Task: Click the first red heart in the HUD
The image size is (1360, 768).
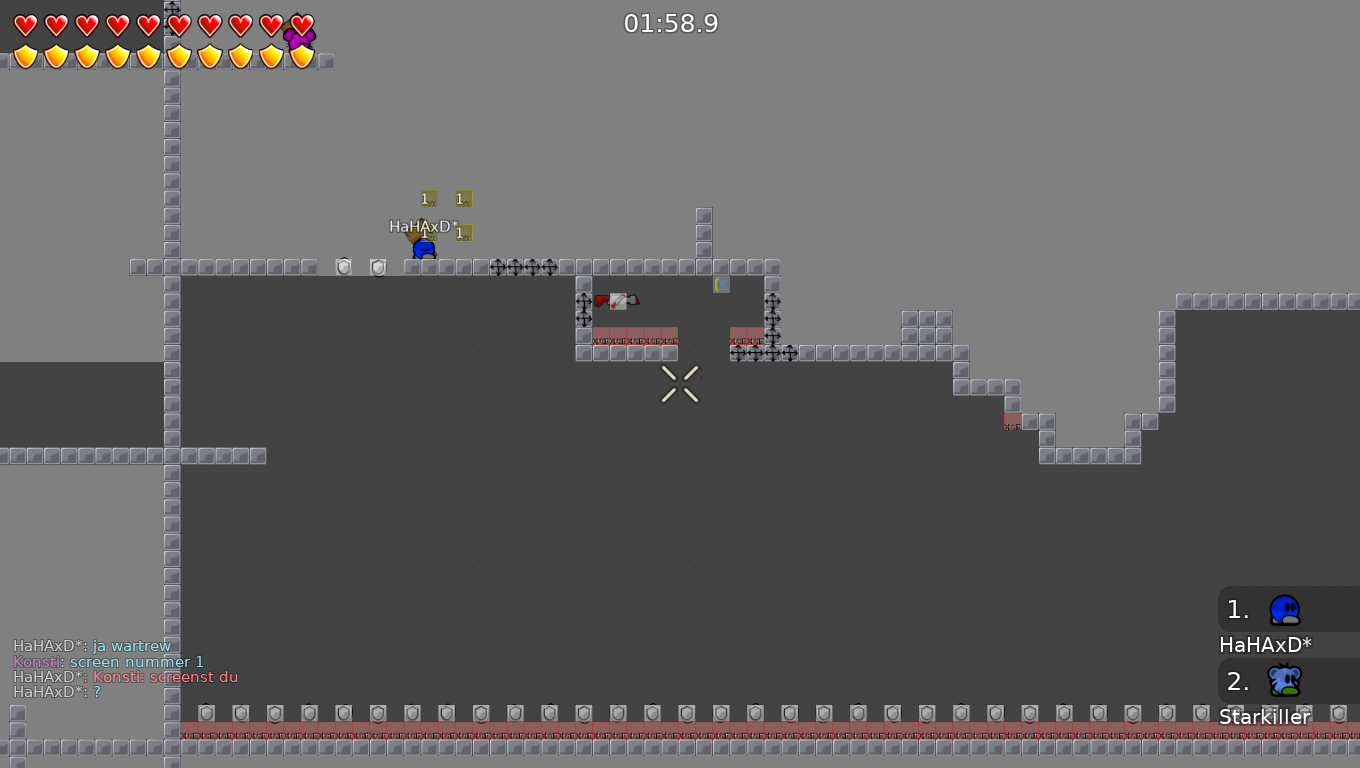Action: point(25,25)
